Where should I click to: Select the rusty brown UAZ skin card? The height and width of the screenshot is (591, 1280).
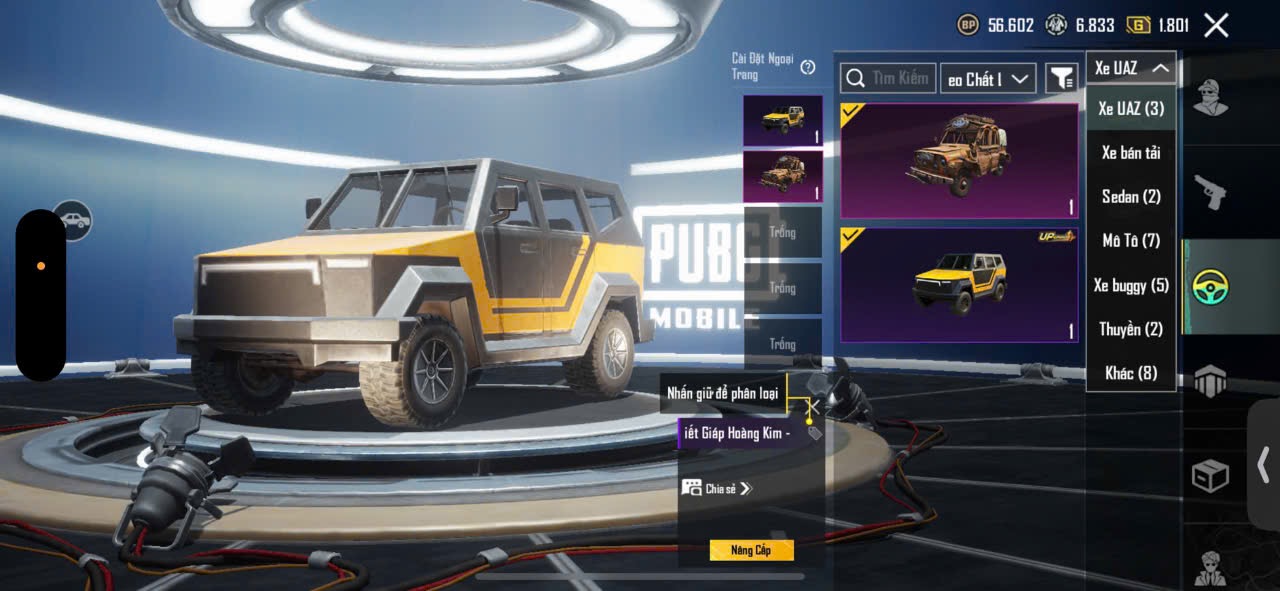(x=959, y=160)
